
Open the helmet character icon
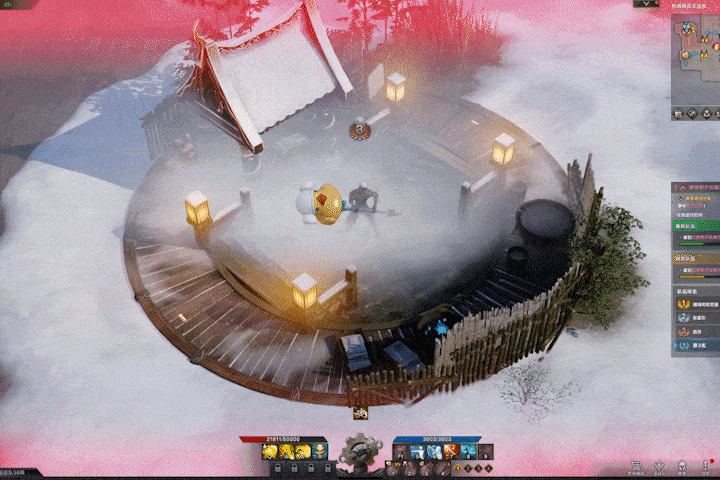click(682, 467)
